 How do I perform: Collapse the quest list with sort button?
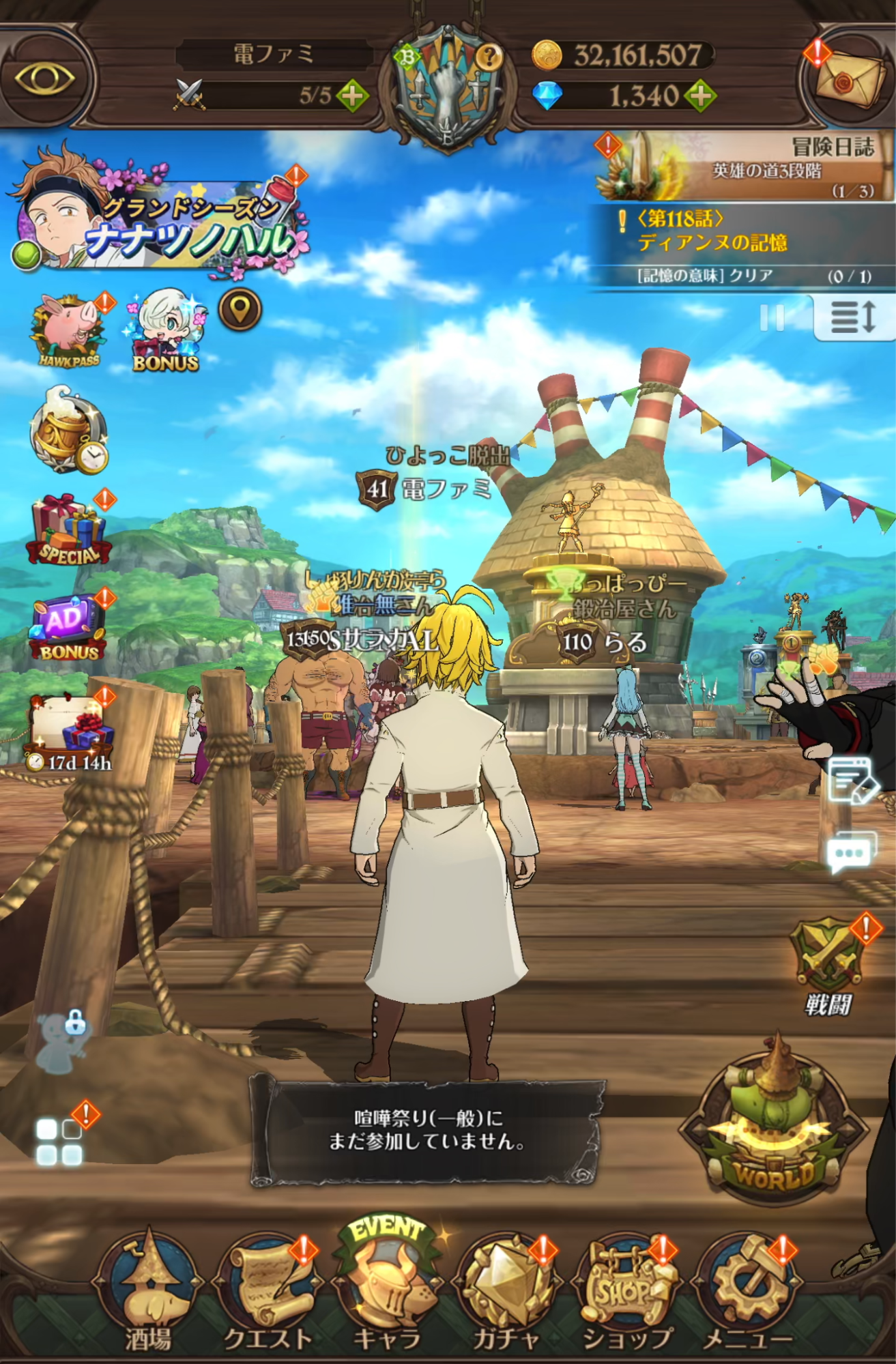coord(854,317)
